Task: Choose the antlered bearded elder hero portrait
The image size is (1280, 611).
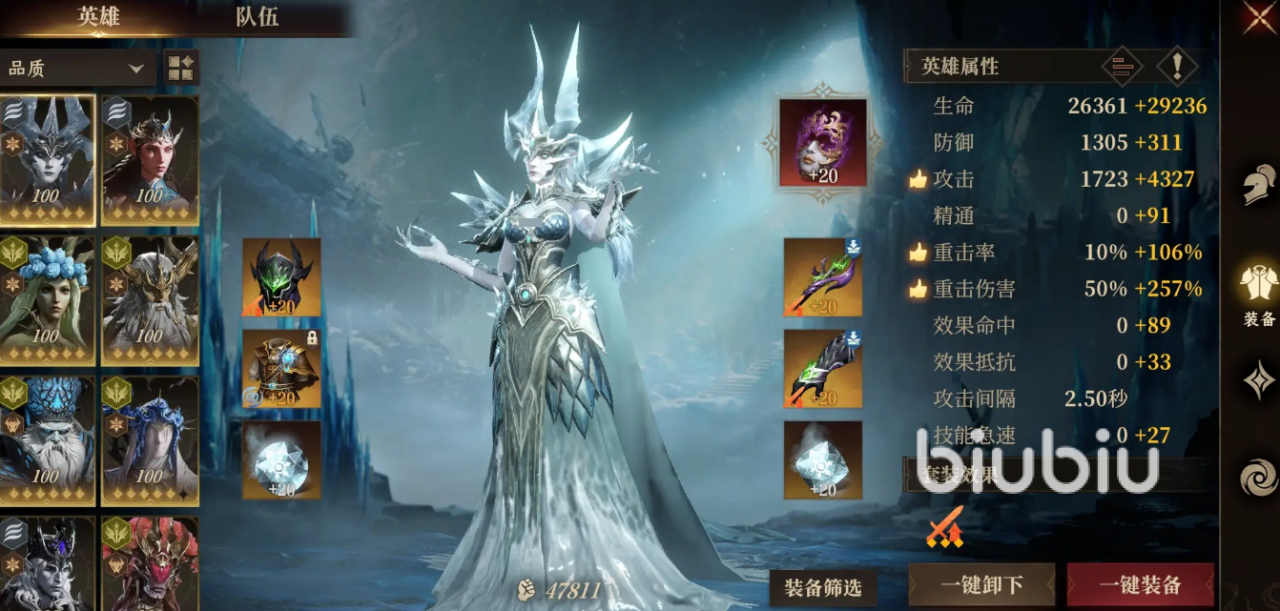Action: tap(150, 300)
